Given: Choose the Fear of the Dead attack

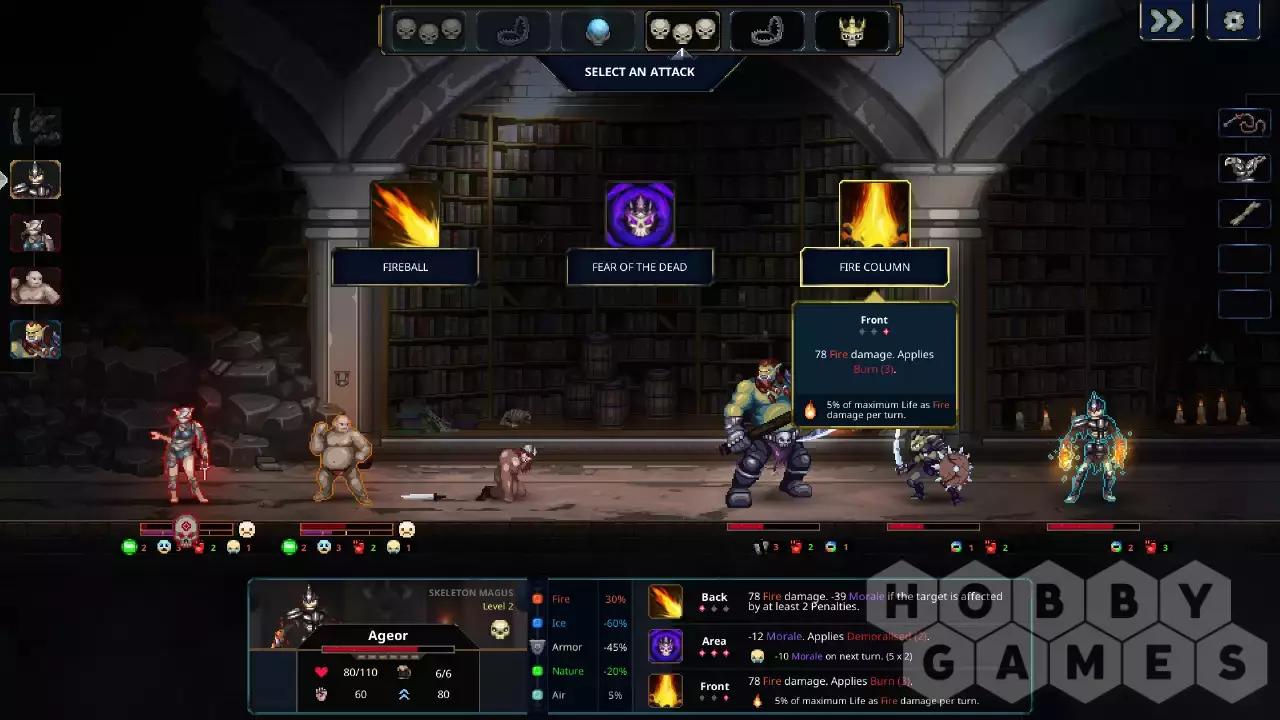Looking at the screenshot, I should (640, 215).
